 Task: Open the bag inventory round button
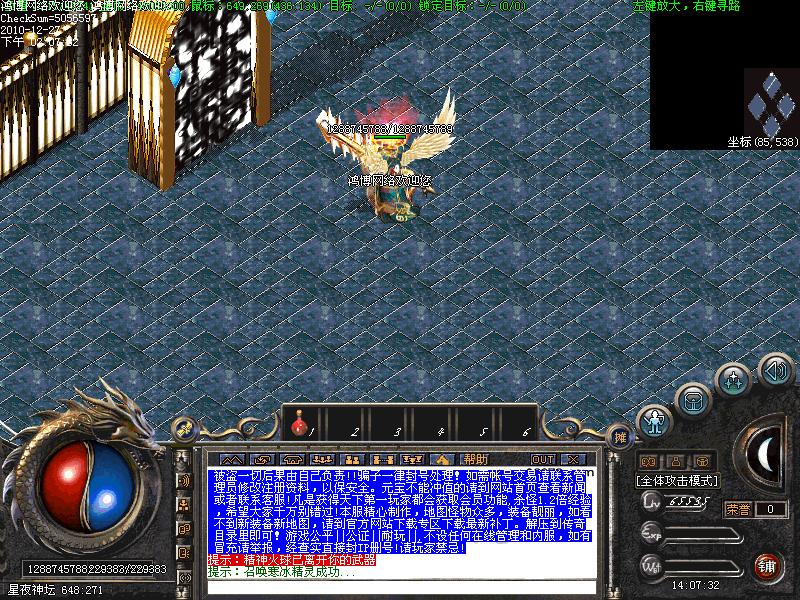692,400
